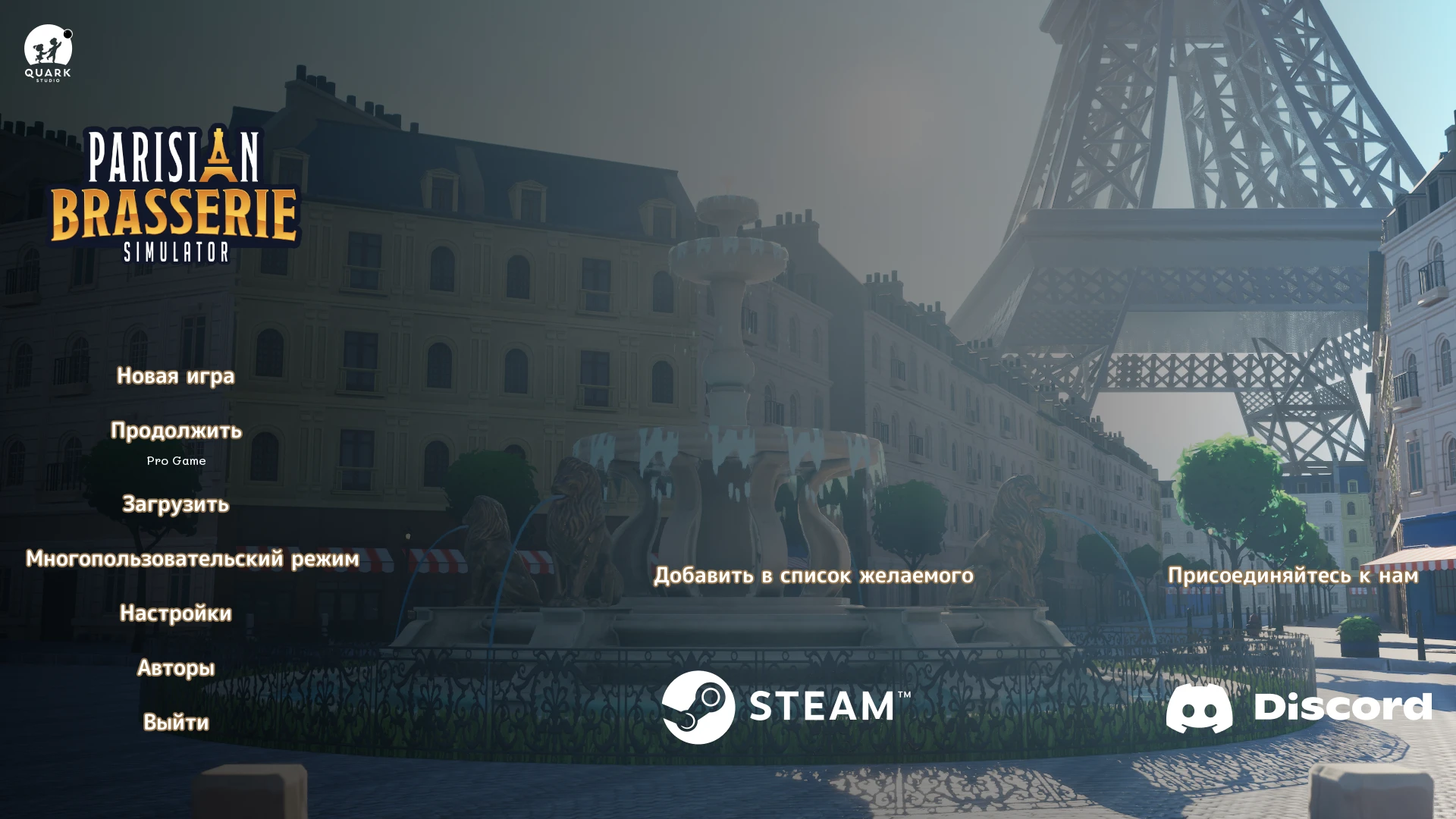Click "Продолжить" to continue playing
The height and width of the screenshot is (819, 1456).
[176, 431]
